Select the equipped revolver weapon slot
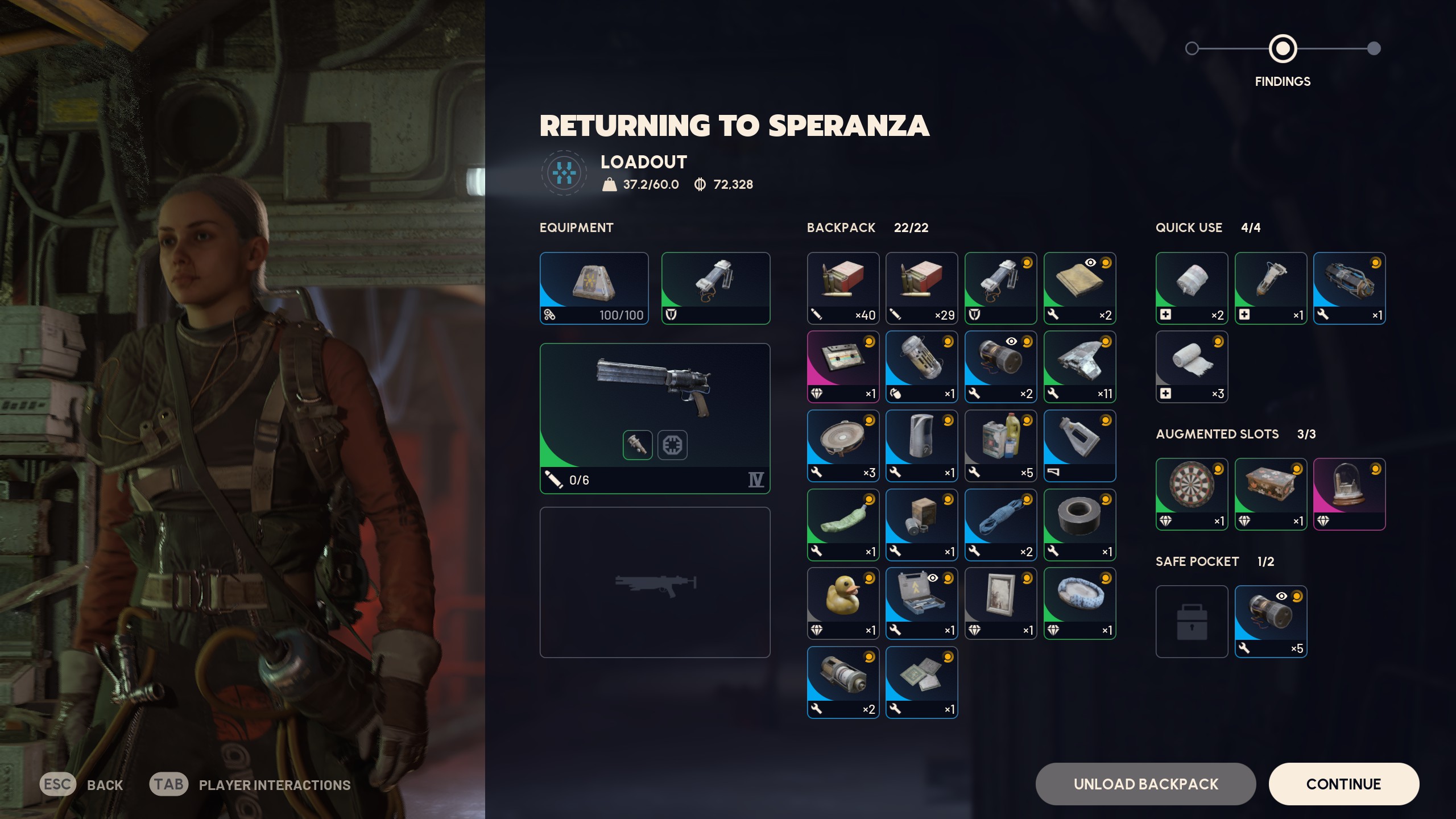This screenshot has height=819, width=1456. coord(655,418)
